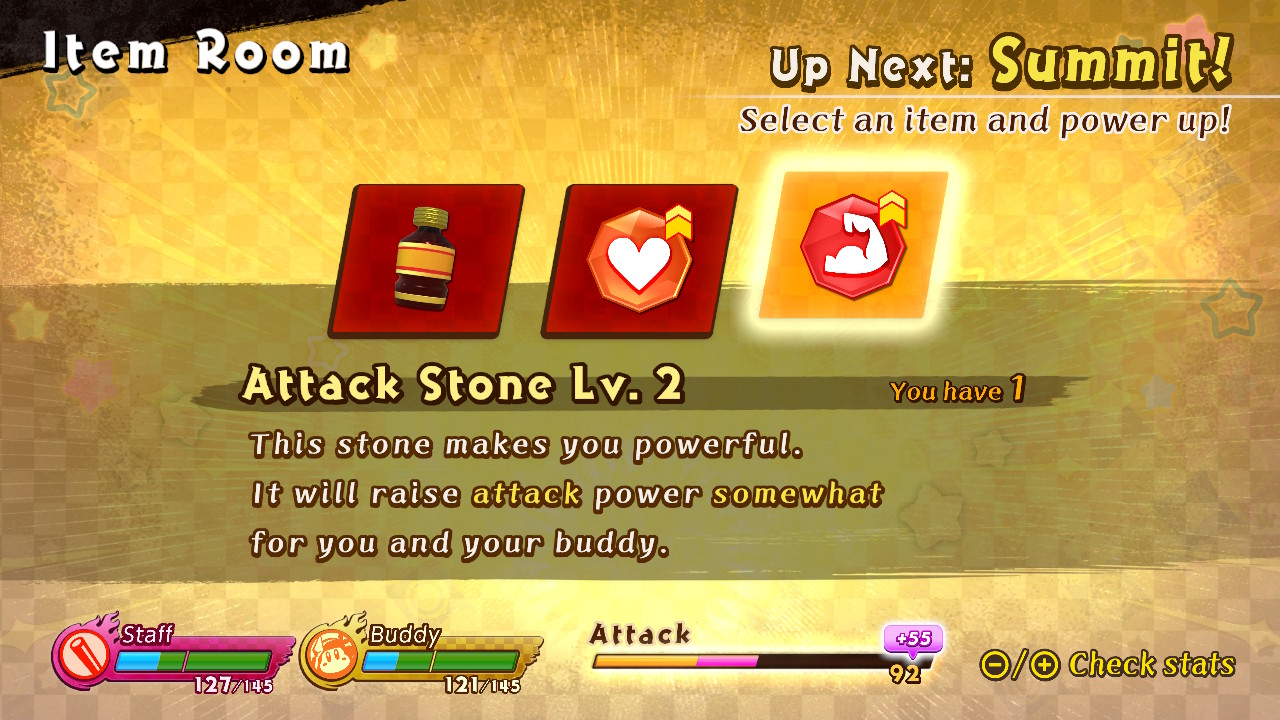Viewport: 1280px width, 720px height.
Task: Open Check stats
Action: [x=1150, y=663]
